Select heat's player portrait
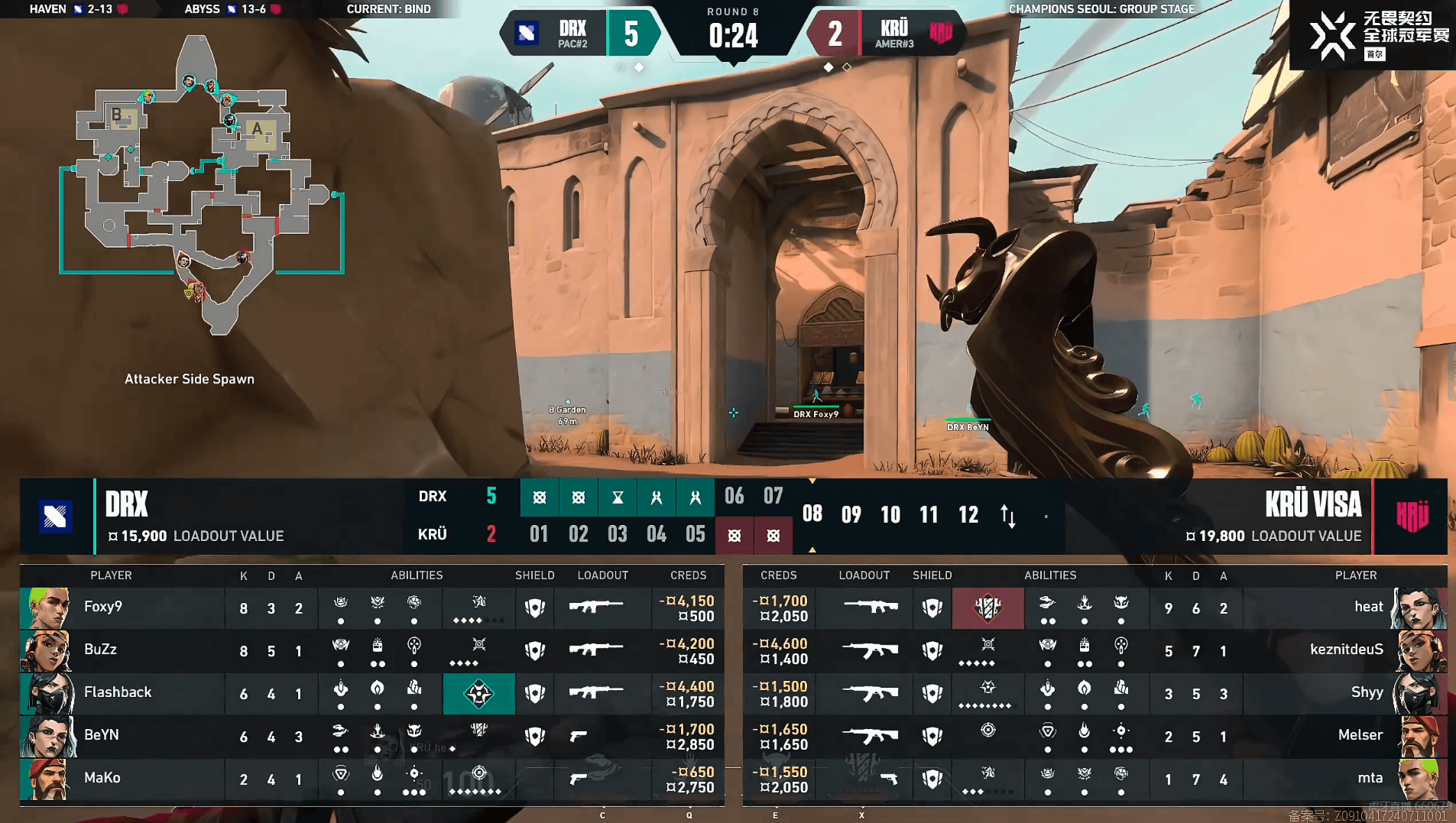1456x823 pixels. point(1419,608)
